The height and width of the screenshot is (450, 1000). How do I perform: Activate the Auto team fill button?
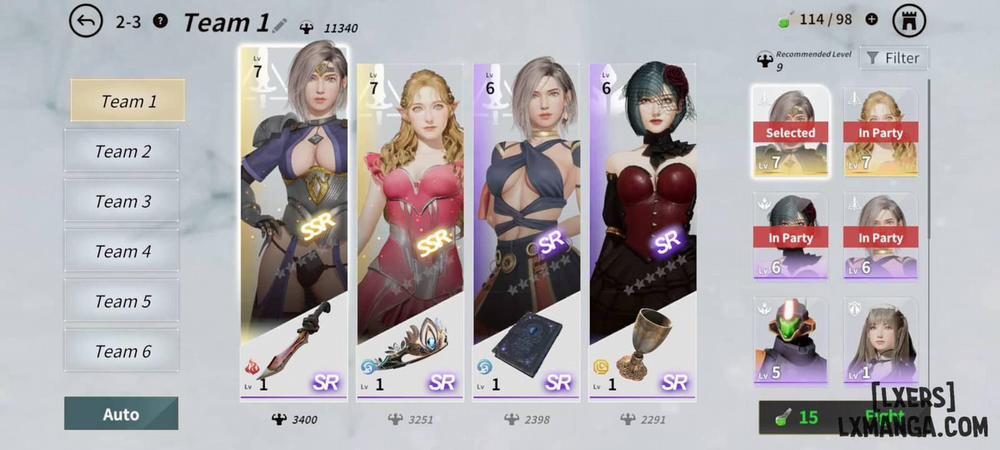tap(121, 413)
